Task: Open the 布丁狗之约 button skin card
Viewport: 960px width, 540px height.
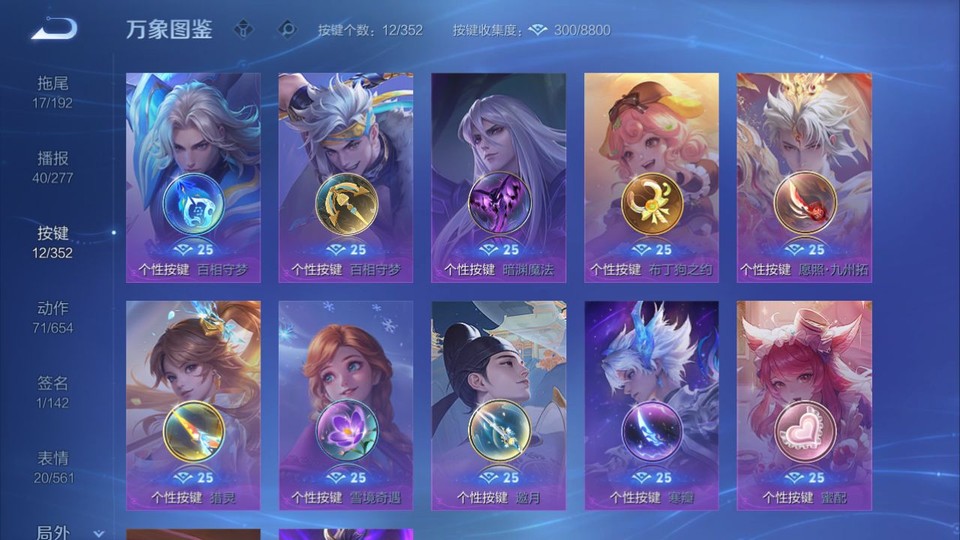Action: (651, 177)
